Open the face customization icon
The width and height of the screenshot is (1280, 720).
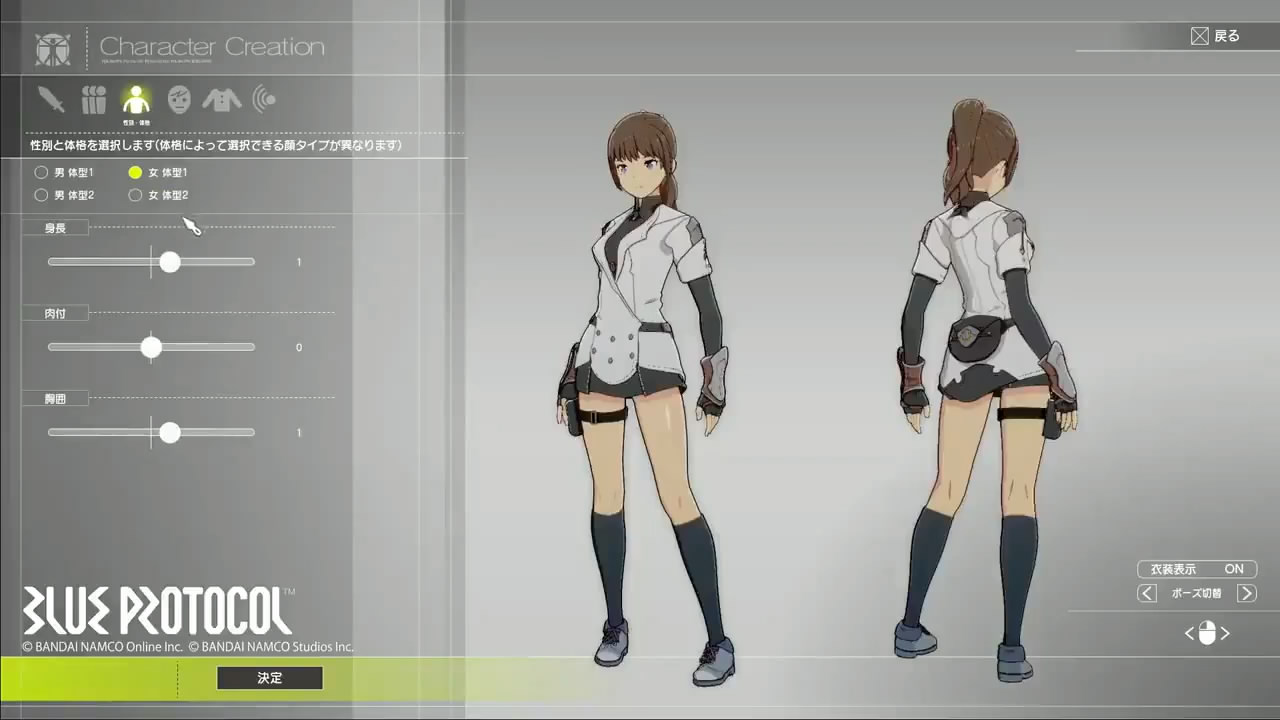pyautogui.click(x=178, y=98)
